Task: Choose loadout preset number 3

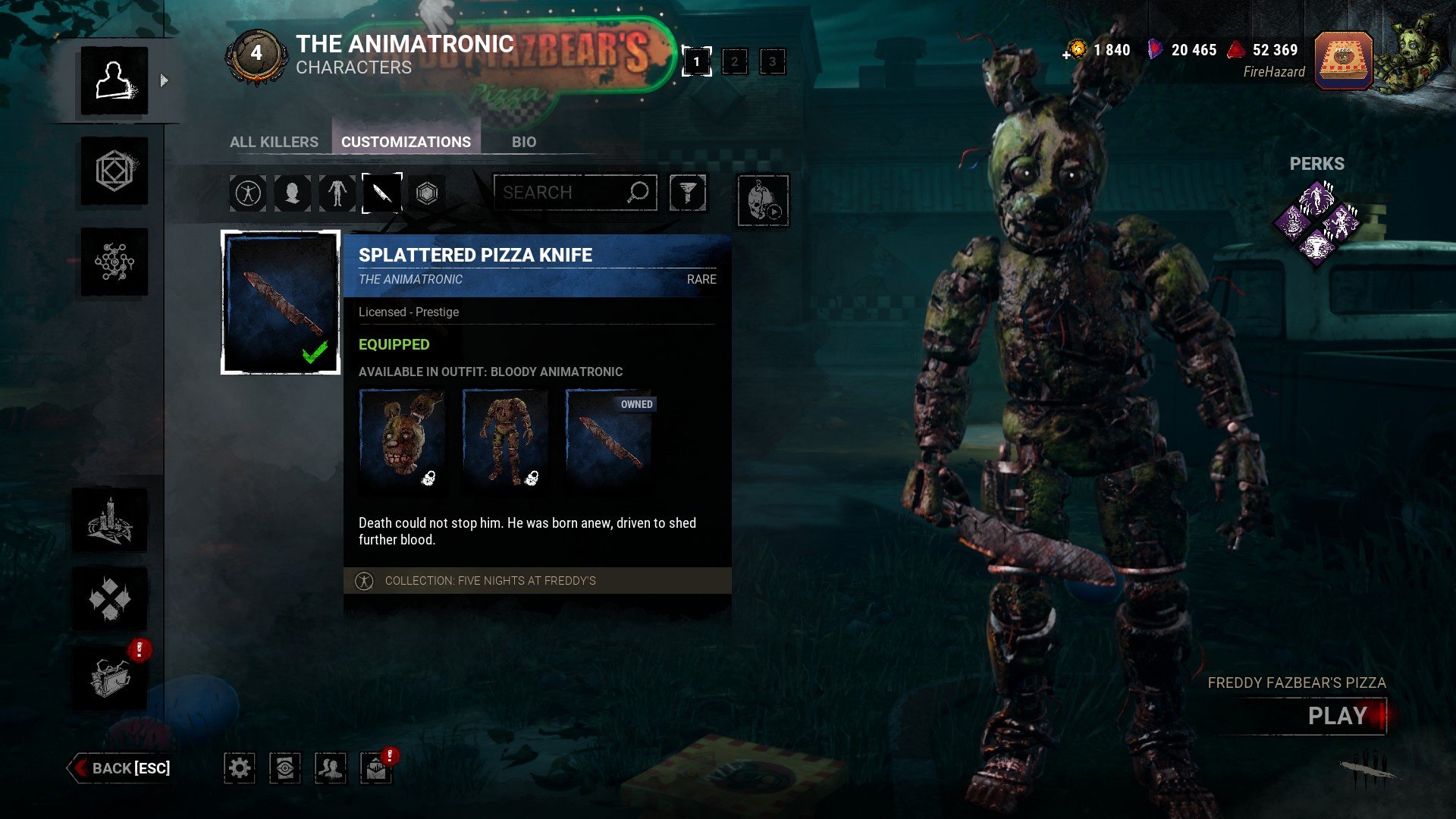Action: (x=772, y=61)
